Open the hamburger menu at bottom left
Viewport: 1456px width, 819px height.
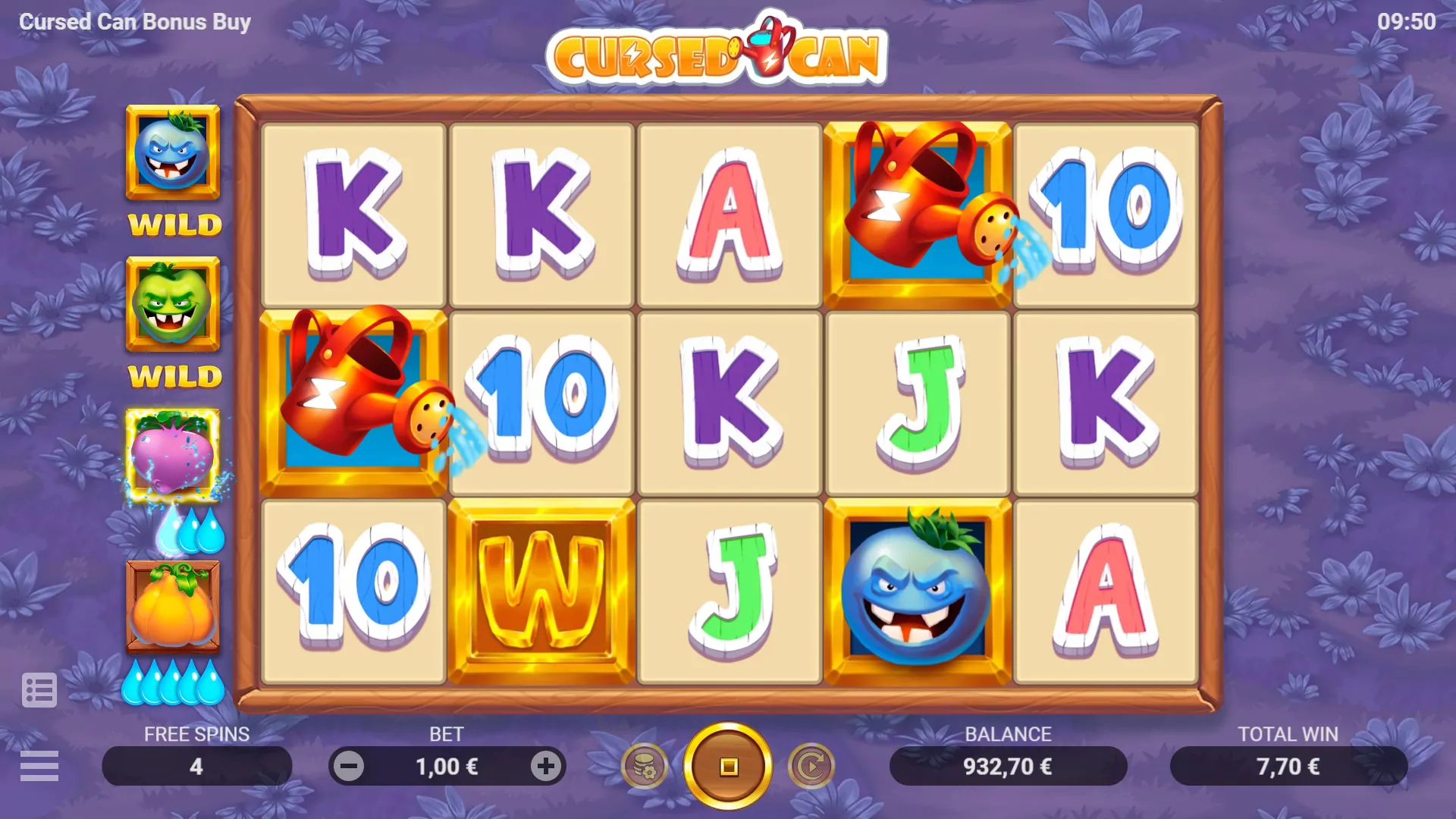(40, 766)
